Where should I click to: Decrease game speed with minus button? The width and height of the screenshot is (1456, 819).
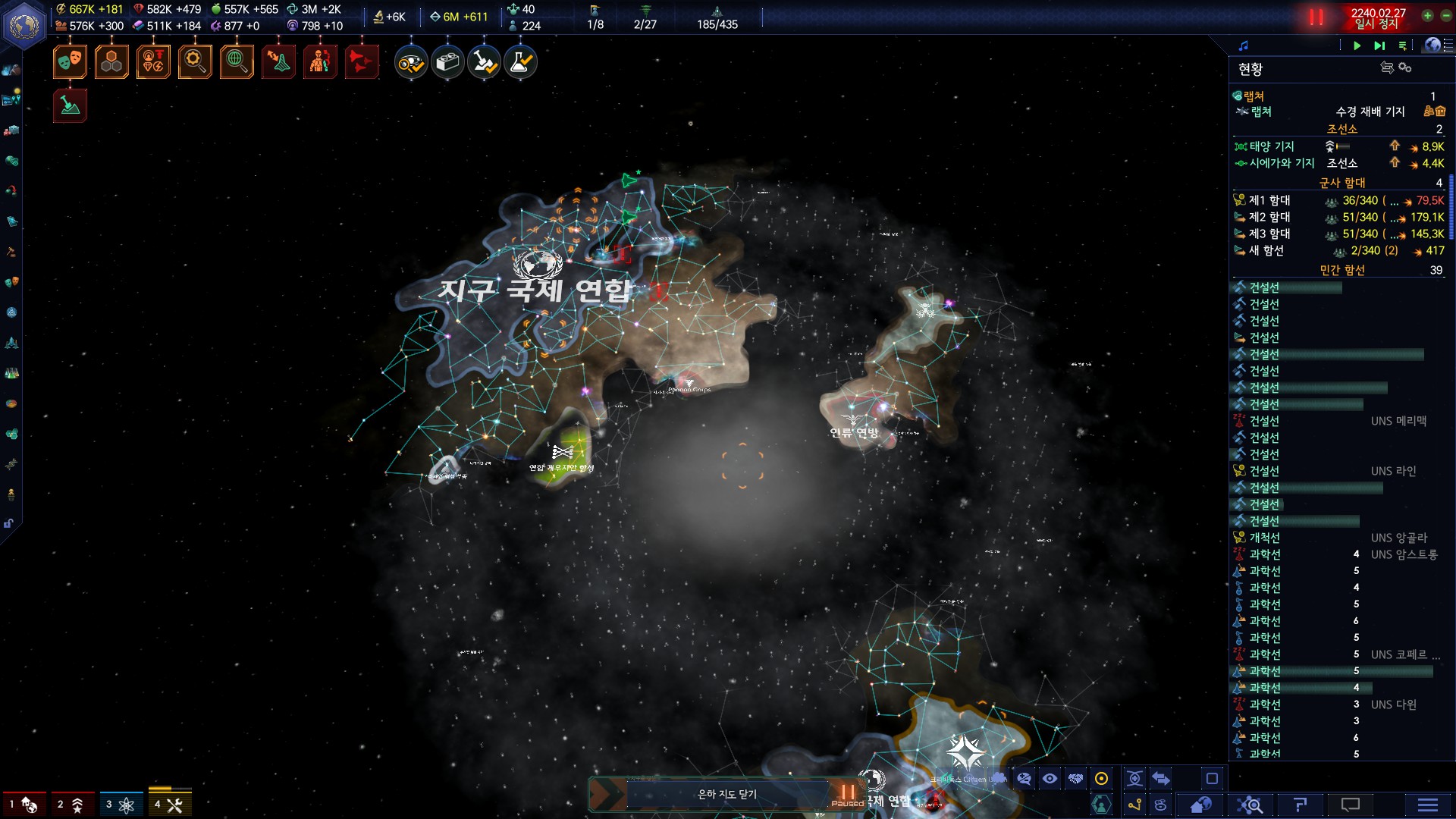tap(1446, 15)
